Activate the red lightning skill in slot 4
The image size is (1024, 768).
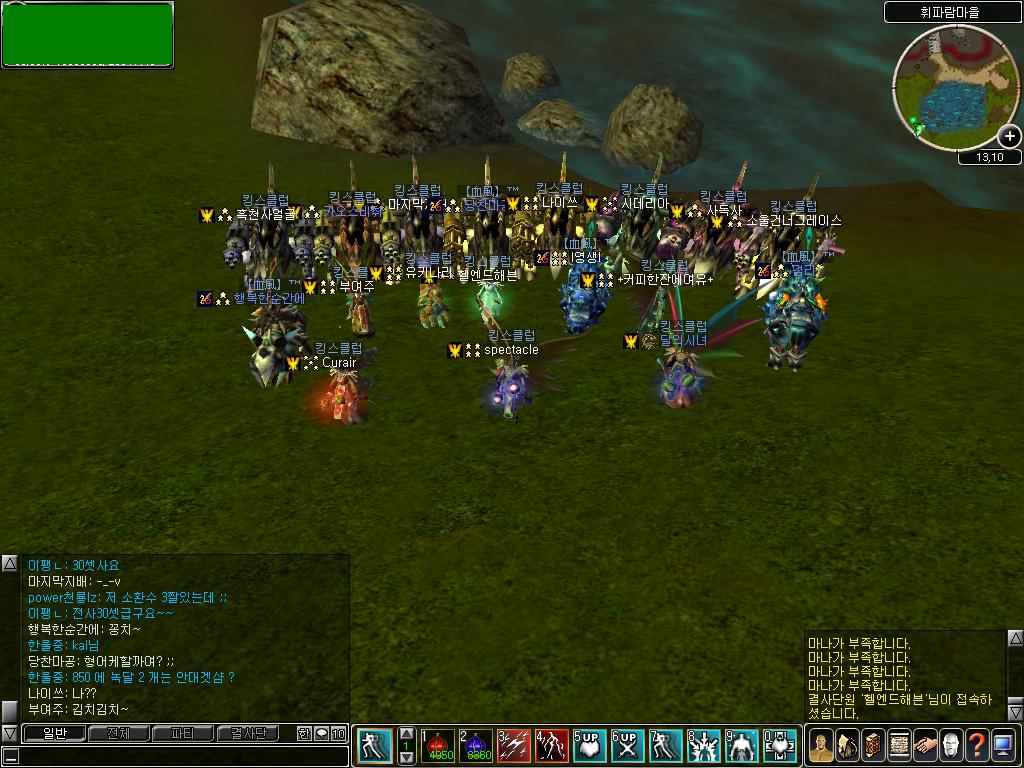point(552,746)
